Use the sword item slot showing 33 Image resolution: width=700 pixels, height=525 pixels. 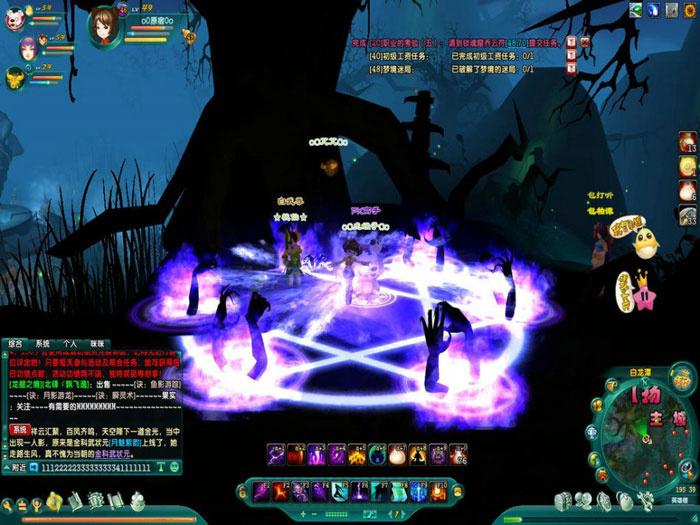coord(688,216)
